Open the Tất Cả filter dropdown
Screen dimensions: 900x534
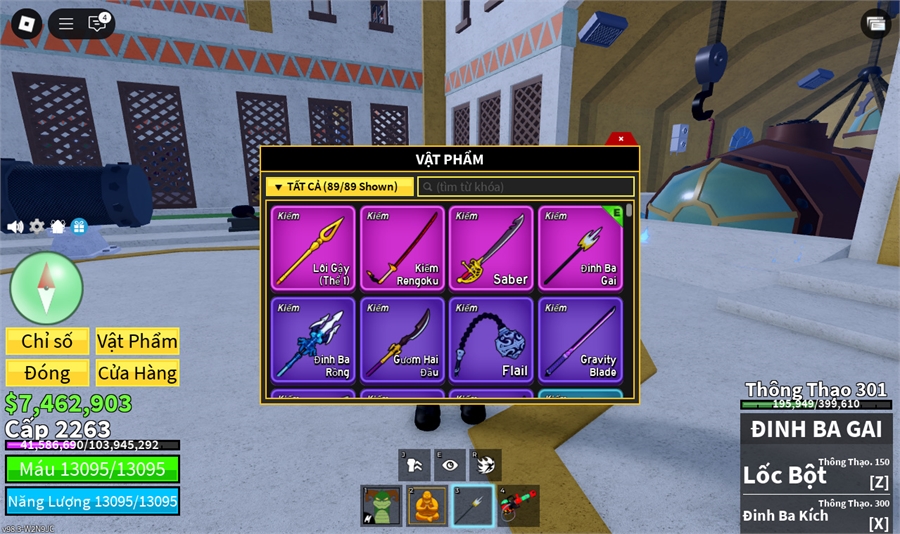pos(340,187)
